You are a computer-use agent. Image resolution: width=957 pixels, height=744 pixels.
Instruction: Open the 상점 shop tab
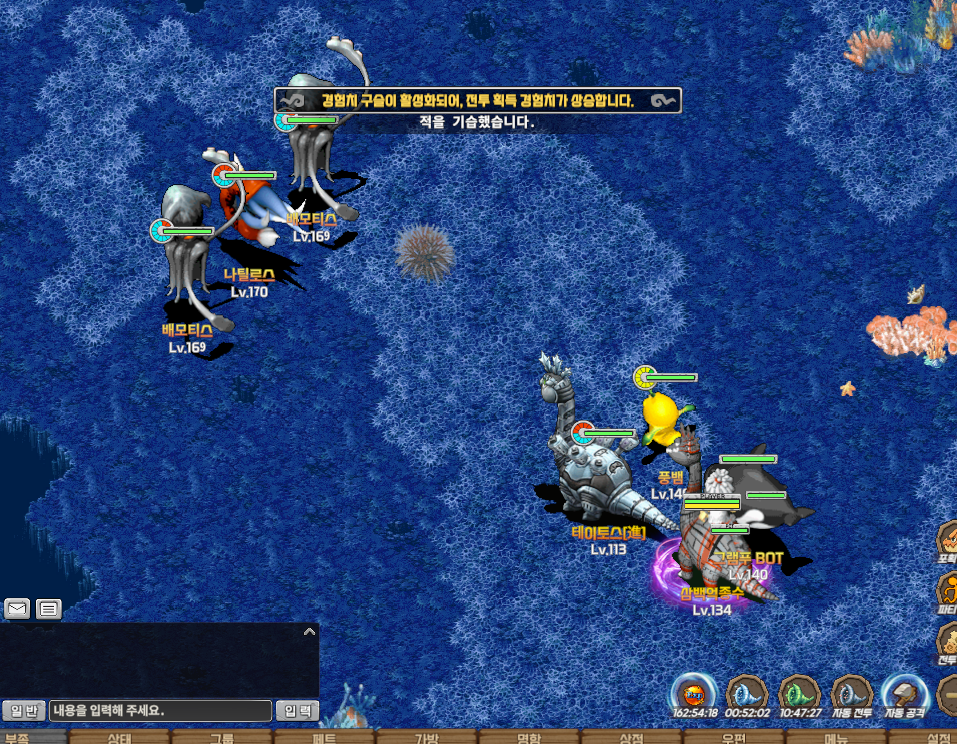coord(631,739)
